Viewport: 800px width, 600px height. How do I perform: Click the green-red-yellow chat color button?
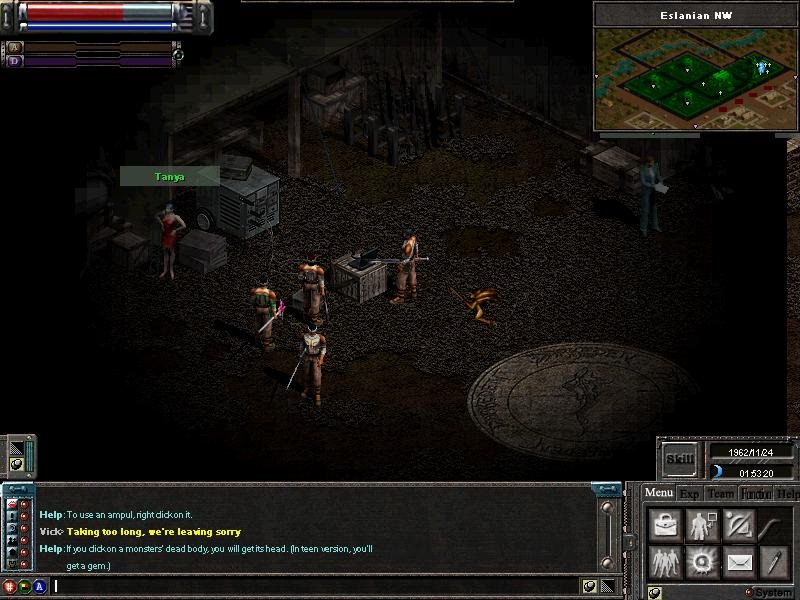click(x=24, y=586)
